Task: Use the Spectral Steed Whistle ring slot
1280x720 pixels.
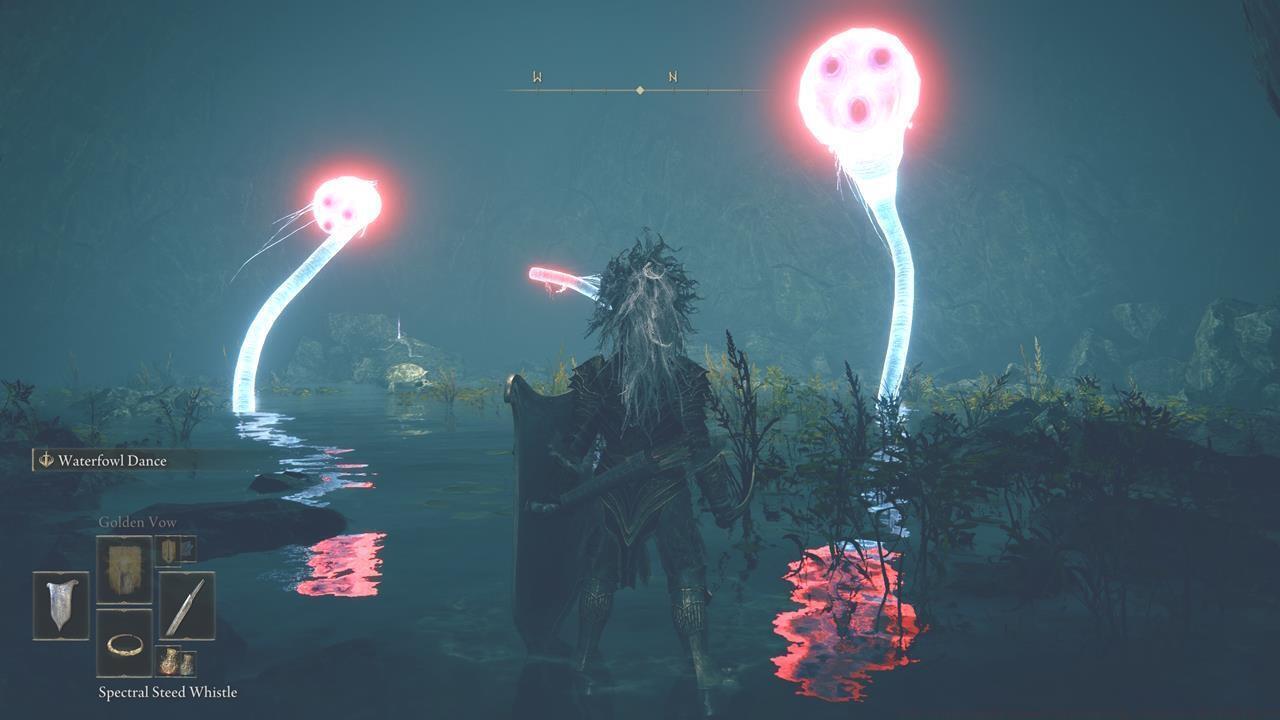Action: click(x=124, y=643)
